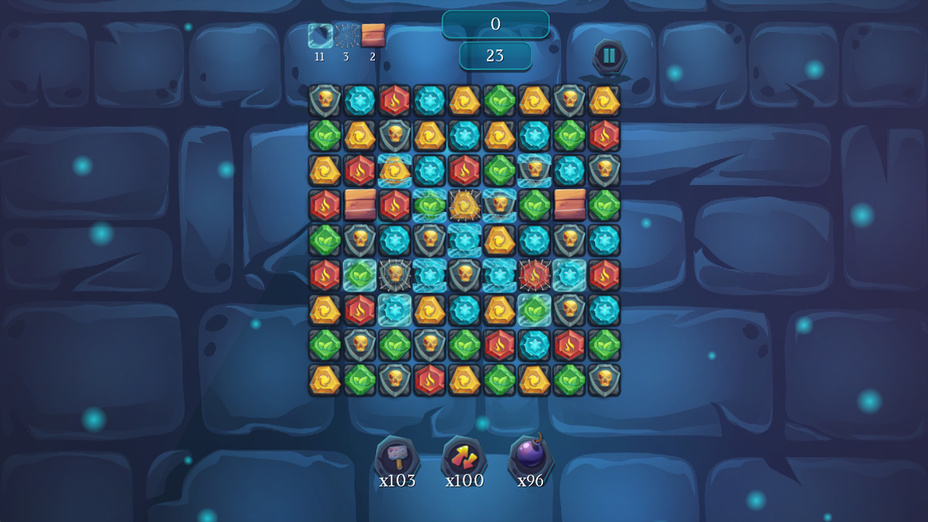Choose the cobweb-covered skull shield tile
Image resolution: width=928 pixels, height=522 pixels.
tap(395, 274)
